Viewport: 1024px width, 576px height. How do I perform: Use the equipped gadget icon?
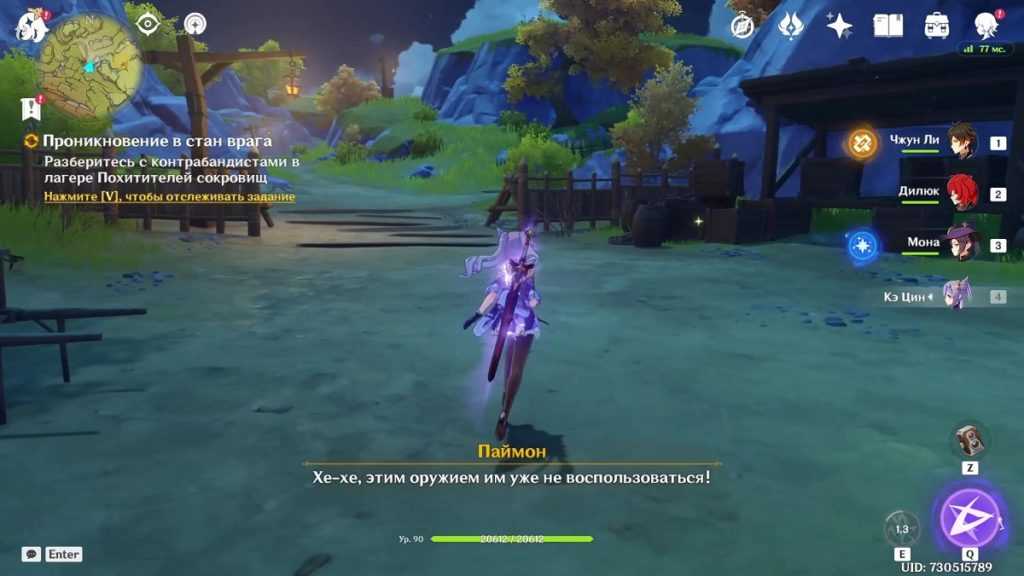tap(969, 440)
